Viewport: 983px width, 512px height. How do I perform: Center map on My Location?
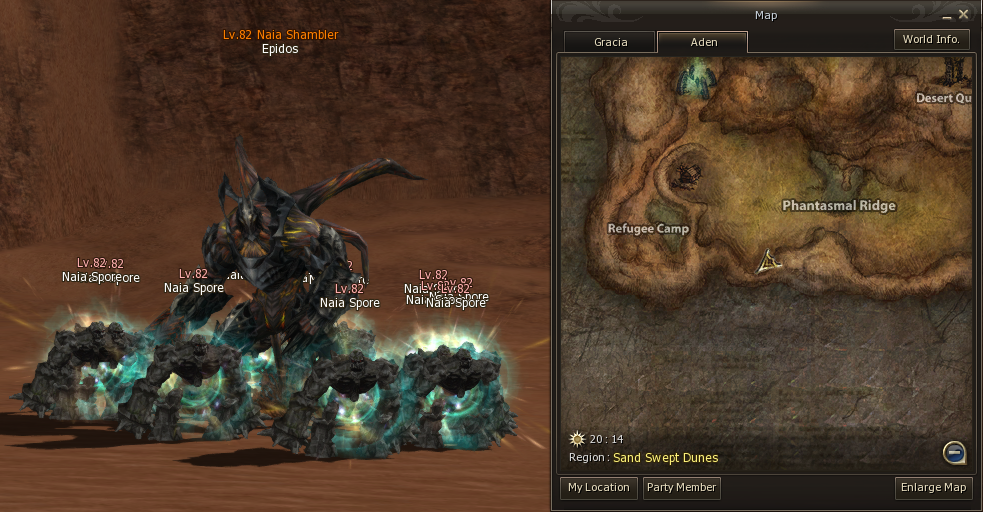point(598,488)
